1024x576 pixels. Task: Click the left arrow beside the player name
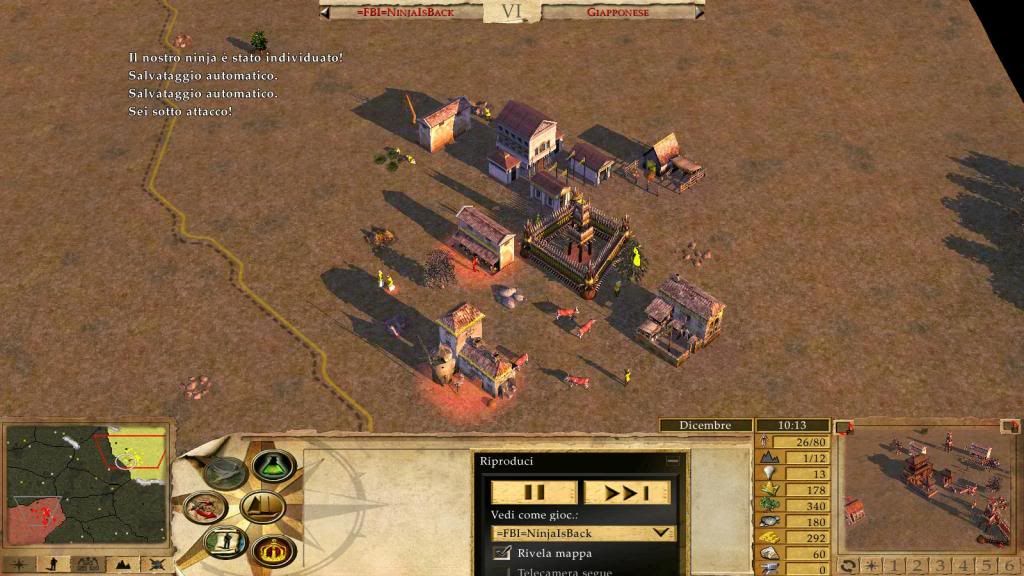[326, 12]
